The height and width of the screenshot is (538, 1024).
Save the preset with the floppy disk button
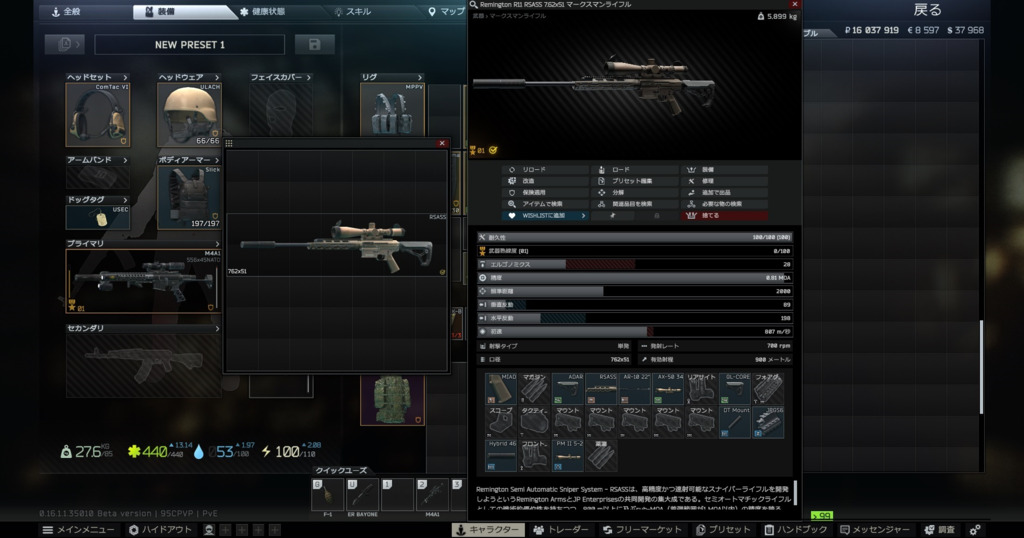point(315,45)
